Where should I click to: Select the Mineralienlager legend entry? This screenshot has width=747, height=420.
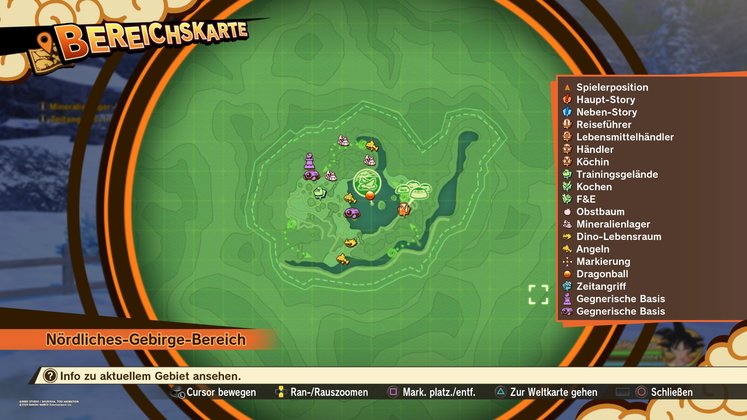(614, 224)
